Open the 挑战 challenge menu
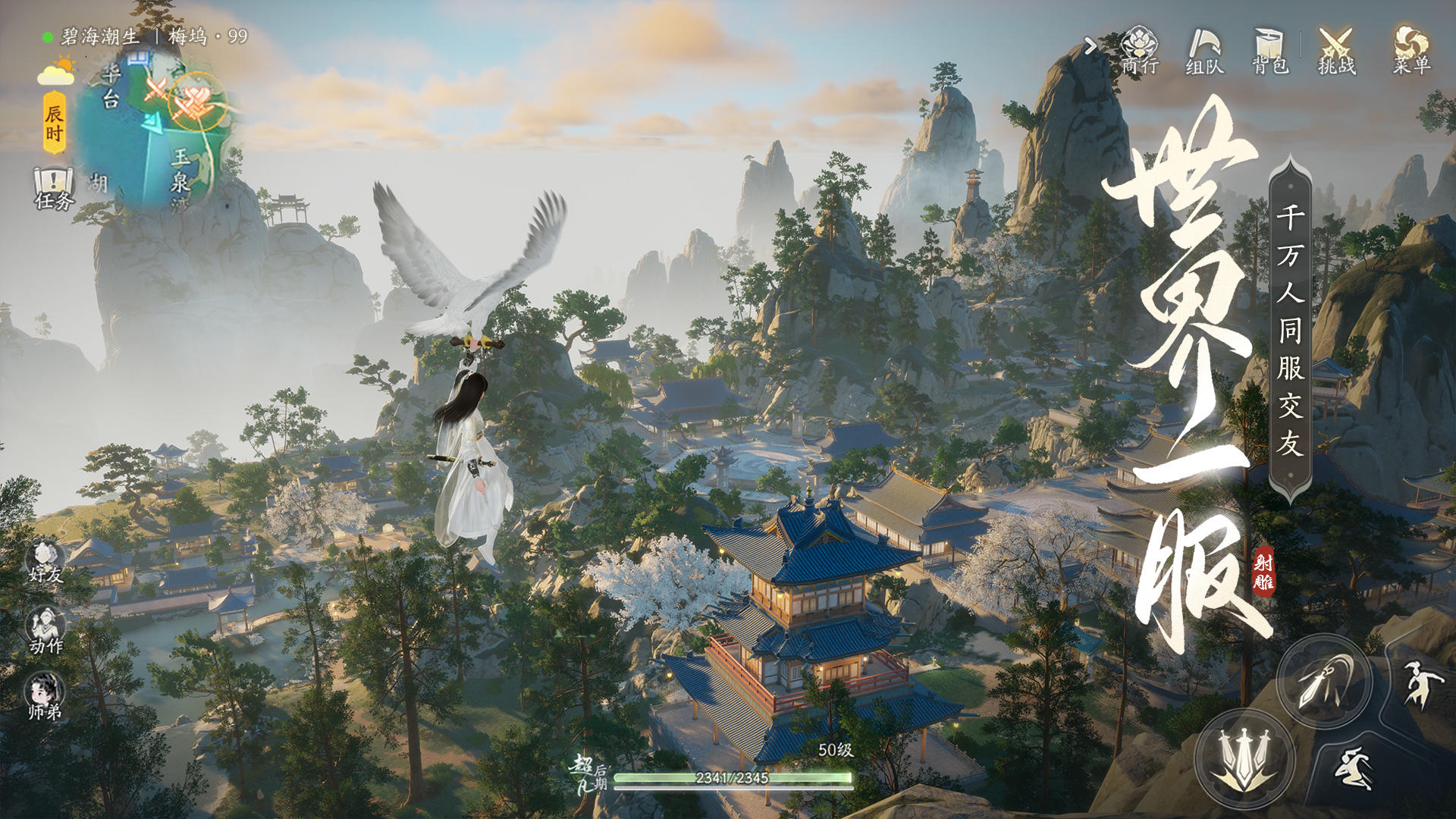Image resolution: width=1456 pixels, height=819 pixels. point(1336,51)
